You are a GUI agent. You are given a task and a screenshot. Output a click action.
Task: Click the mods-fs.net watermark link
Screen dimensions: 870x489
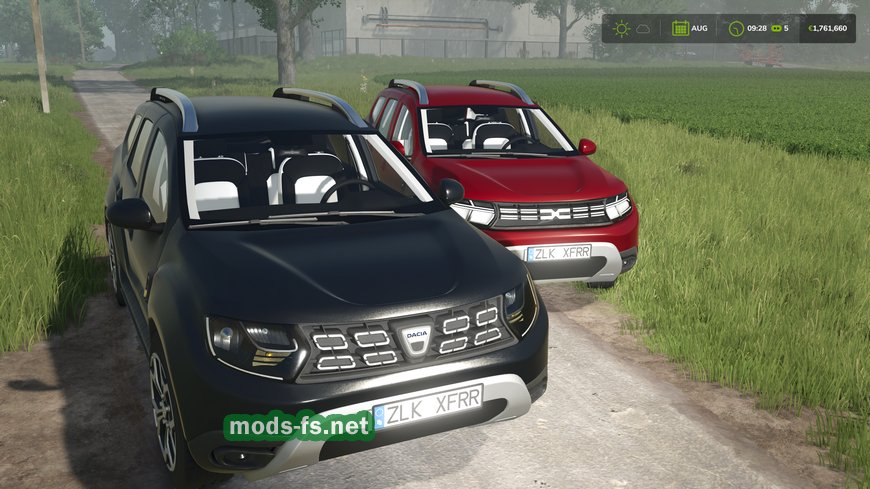299,426
